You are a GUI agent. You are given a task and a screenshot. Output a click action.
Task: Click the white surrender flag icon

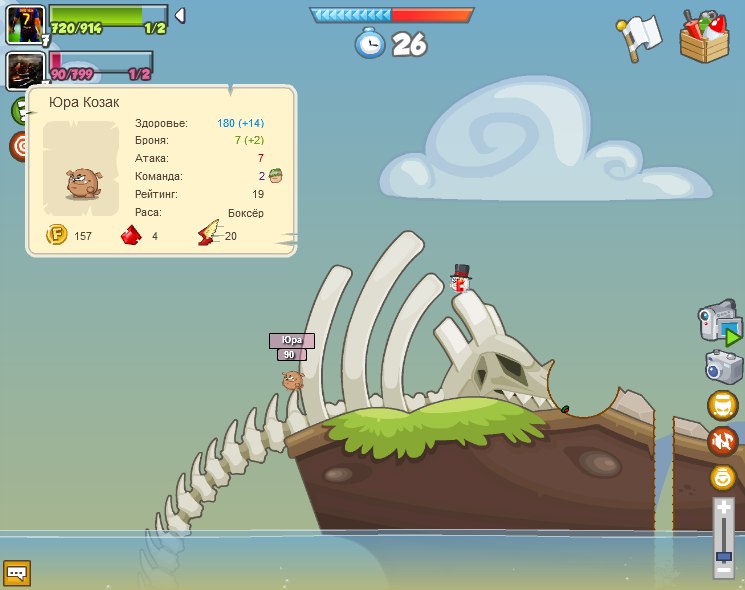pos(636,37)
